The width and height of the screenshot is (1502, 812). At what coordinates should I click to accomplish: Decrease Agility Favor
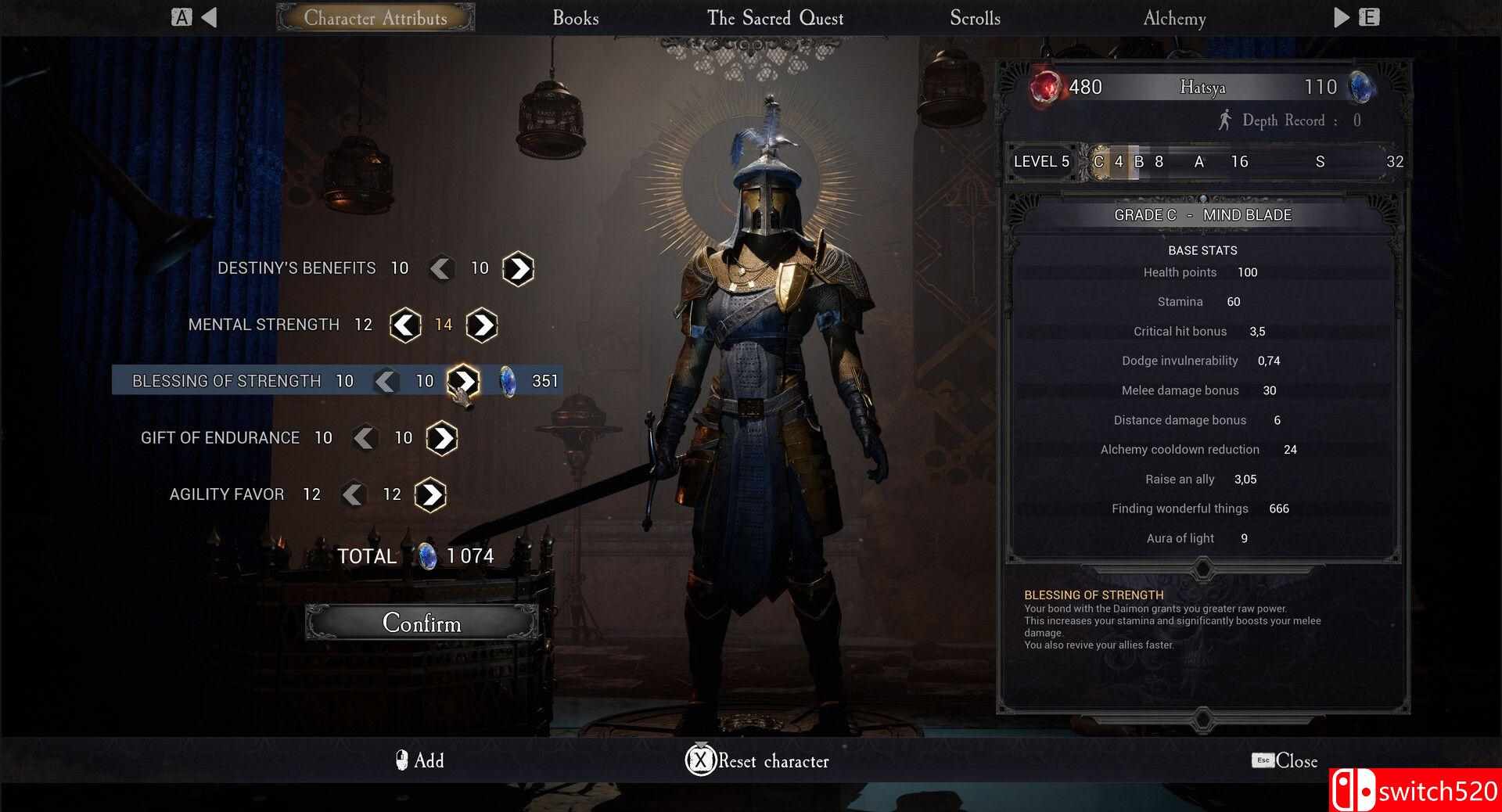click(353, 494)
